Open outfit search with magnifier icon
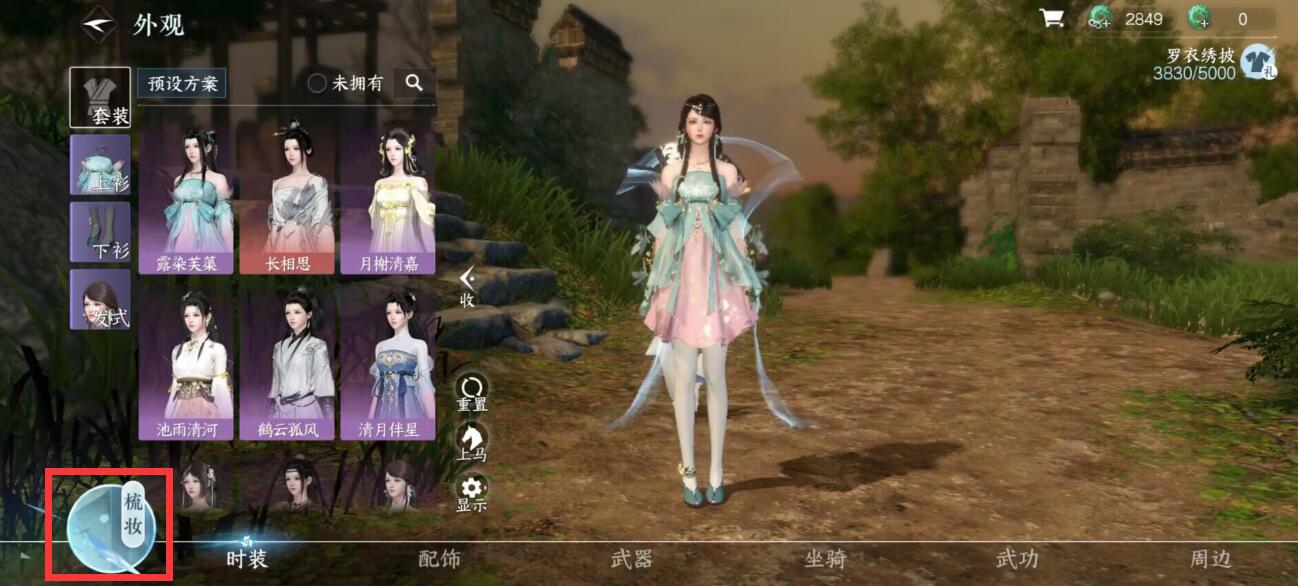The width and height of the screenshot is (1298, 586). pos(414,84)
